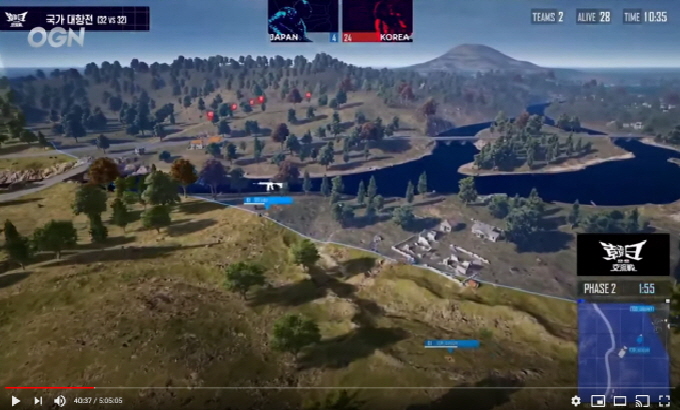Select the Korea team panel

click(377, 20)
